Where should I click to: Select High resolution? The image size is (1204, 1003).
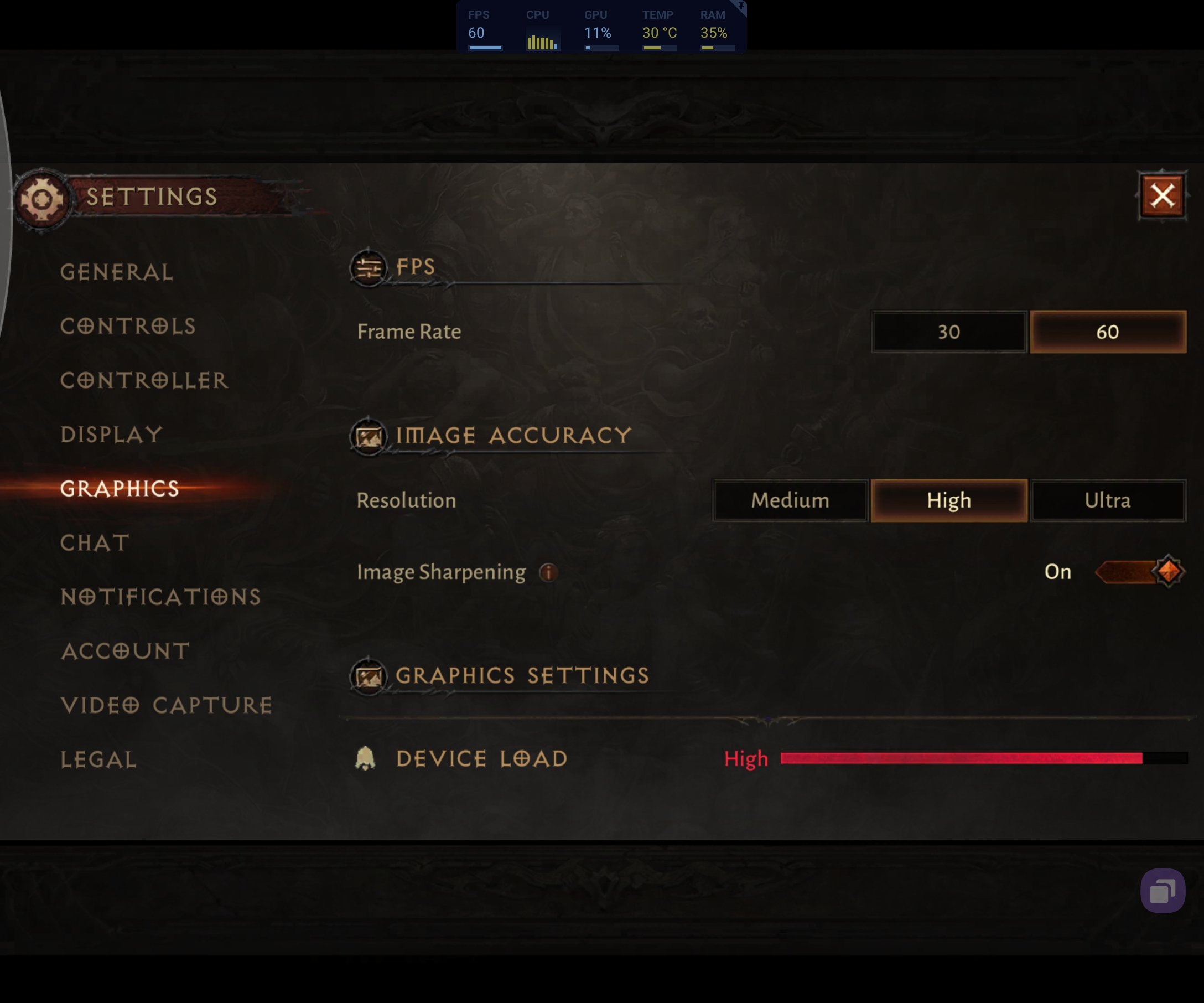click(x=949, y=500)
